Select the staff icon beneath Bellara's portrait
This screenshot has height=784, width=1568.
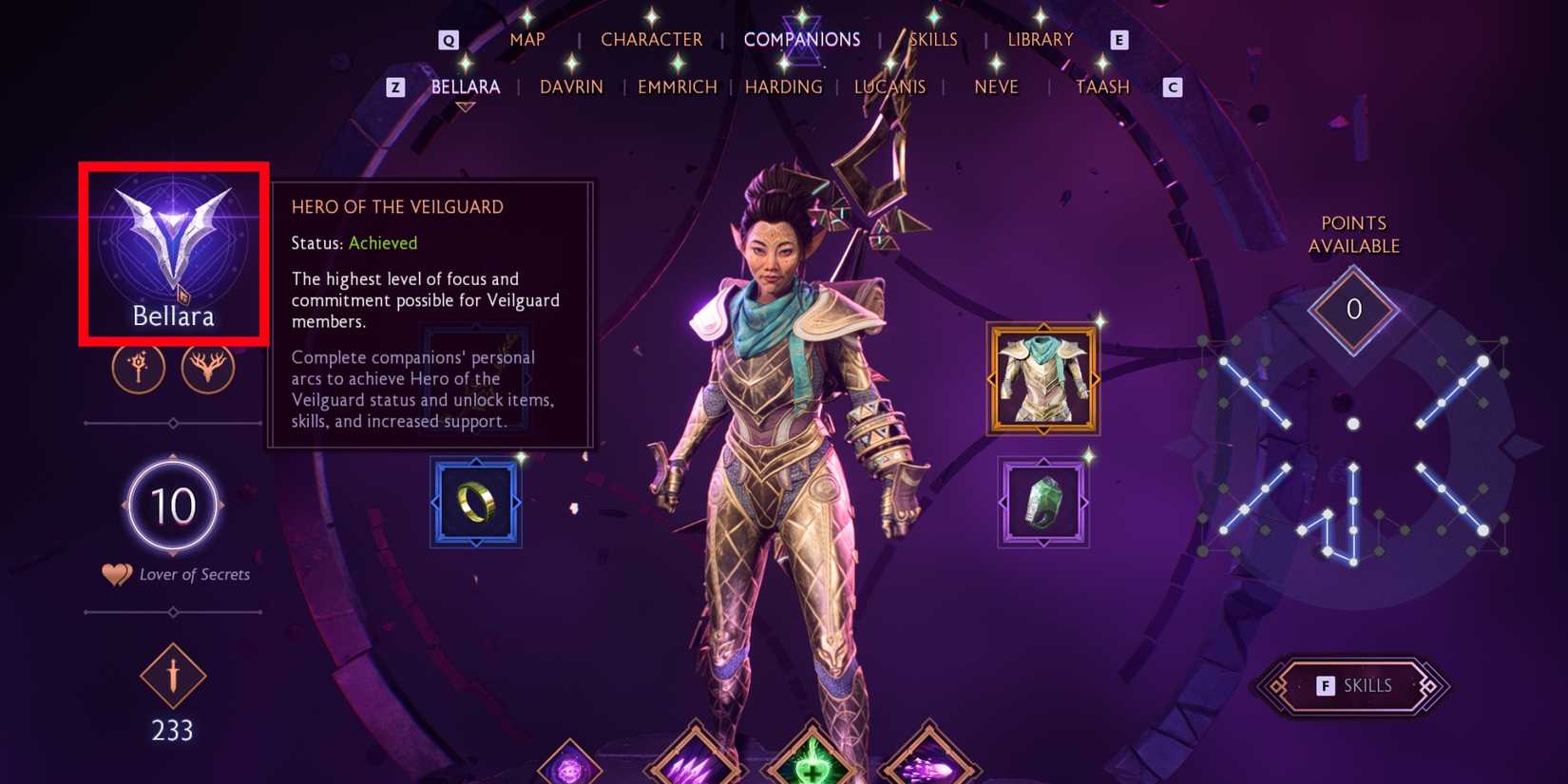pos(139,368)
